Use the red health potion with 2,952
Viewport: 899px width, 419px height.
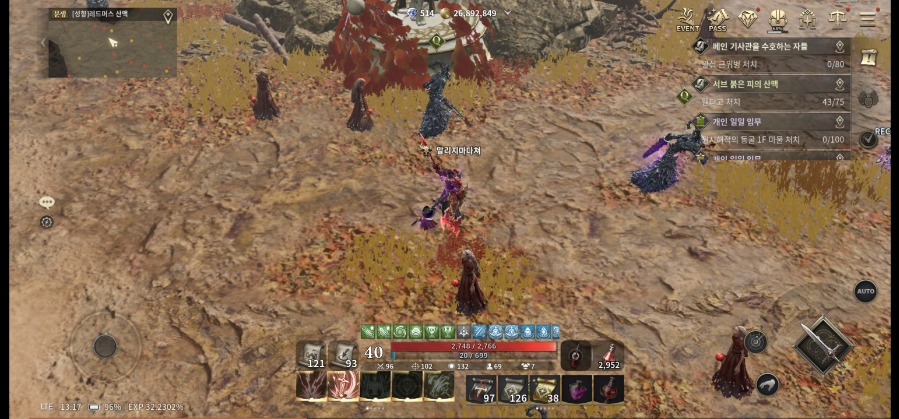click(608, 354)
